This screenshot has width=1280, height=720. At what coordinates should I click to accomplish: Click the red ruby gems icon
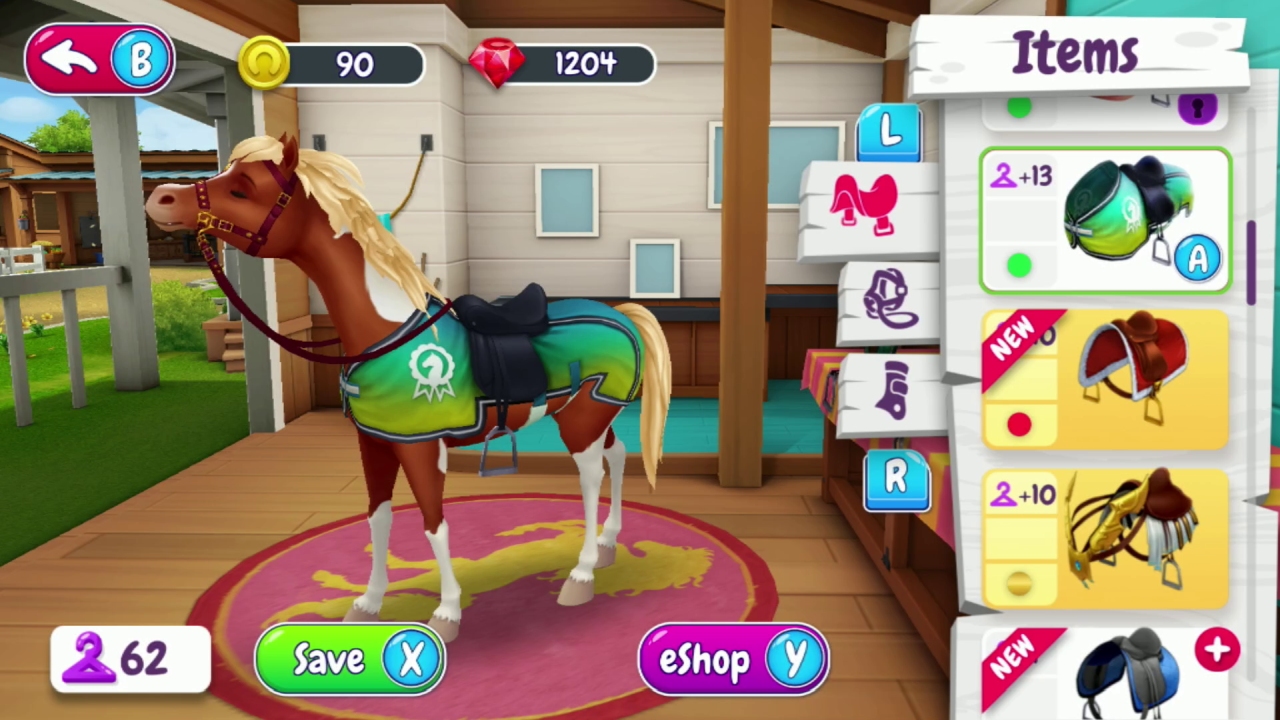tap(498, 63)
